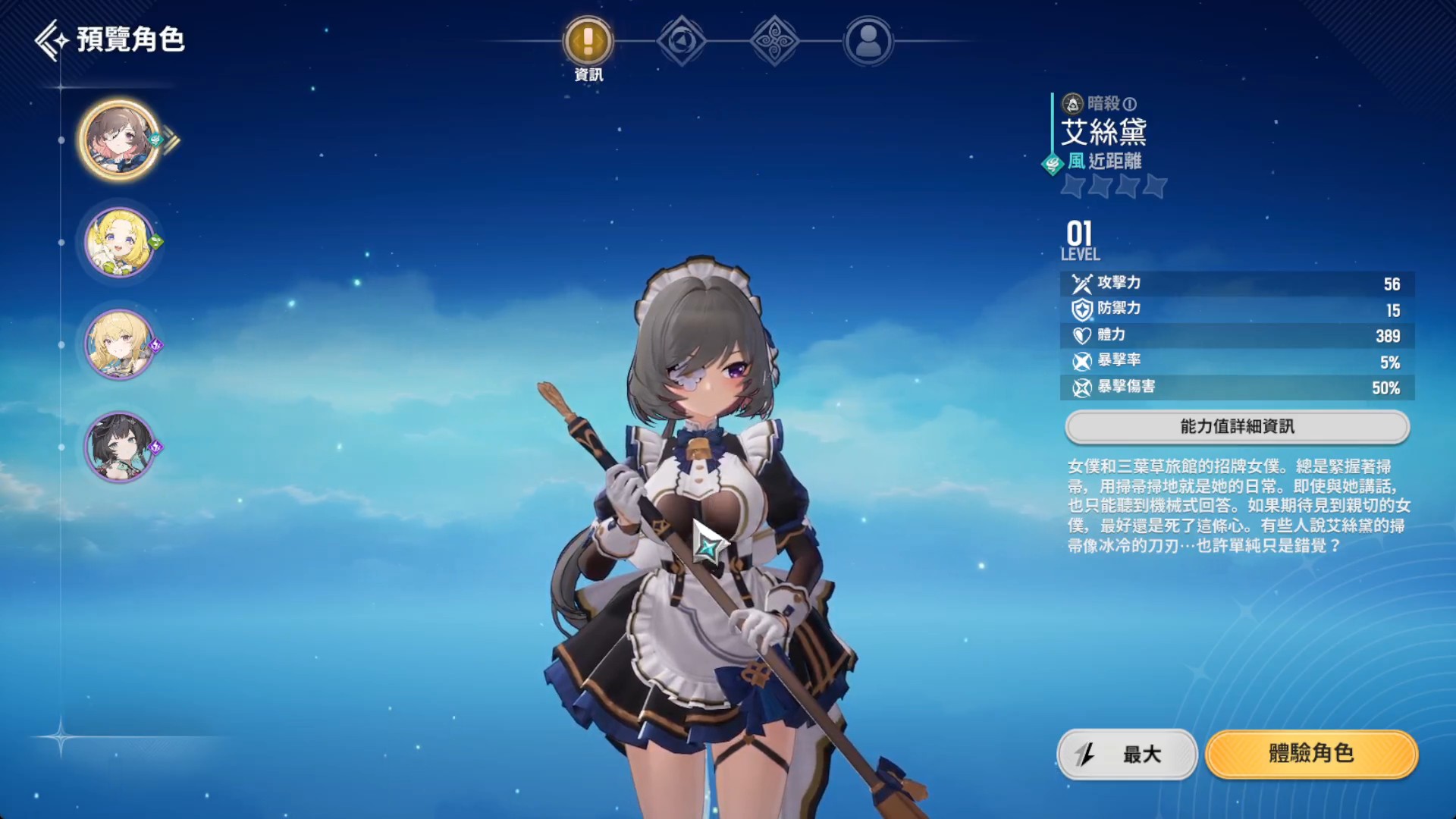Open the character profile circle icon
The width and height of the screenshot is (1456, 819).
868,43
